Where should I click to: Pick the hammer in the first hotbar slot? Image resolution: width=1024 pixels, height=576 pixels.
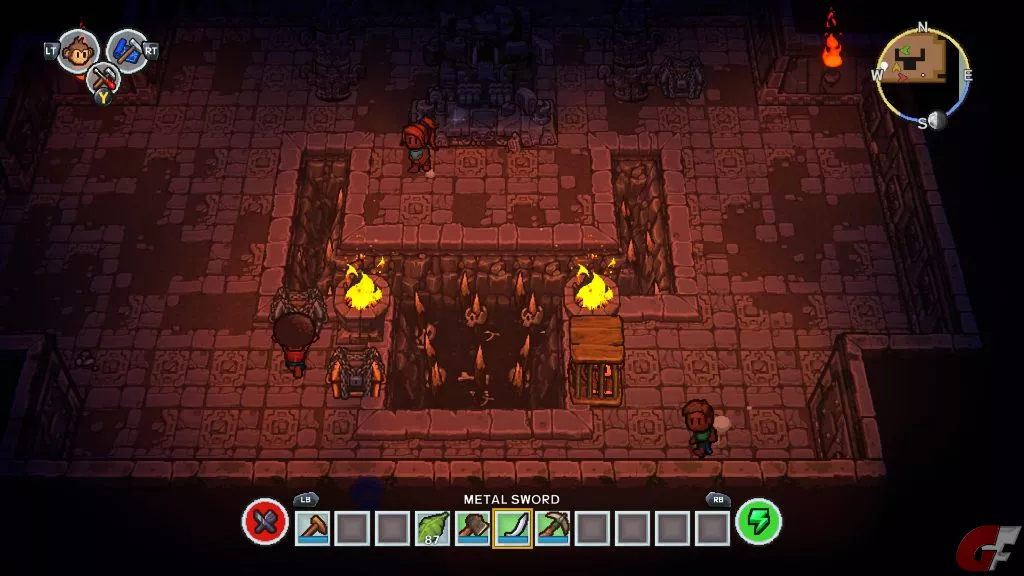coord(312,527)
